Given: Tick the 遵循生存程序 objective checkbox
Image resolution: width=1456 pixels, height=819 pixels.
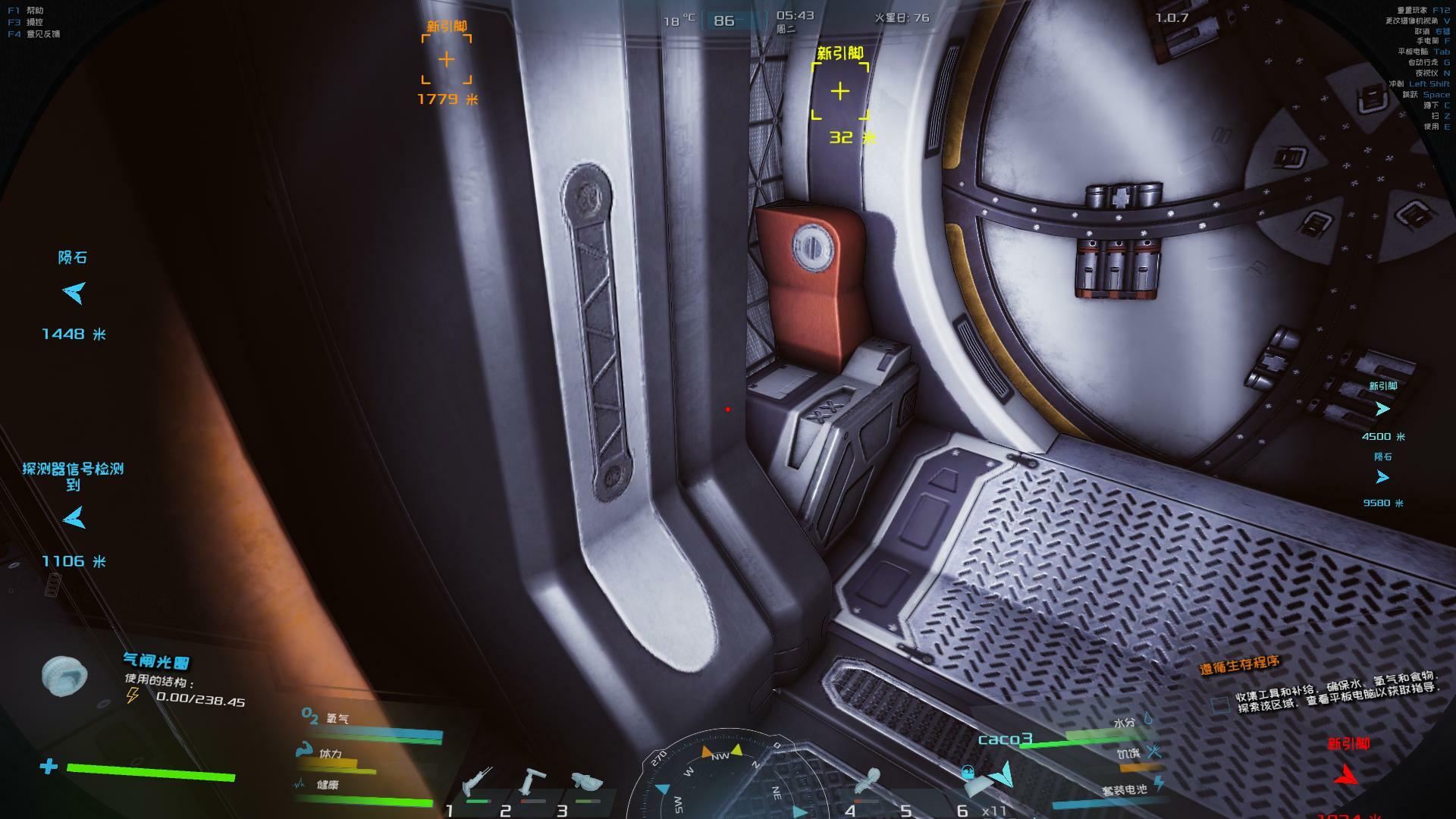Looking at the screenshot, I should pyautogui.click(x=1220, y=704).
